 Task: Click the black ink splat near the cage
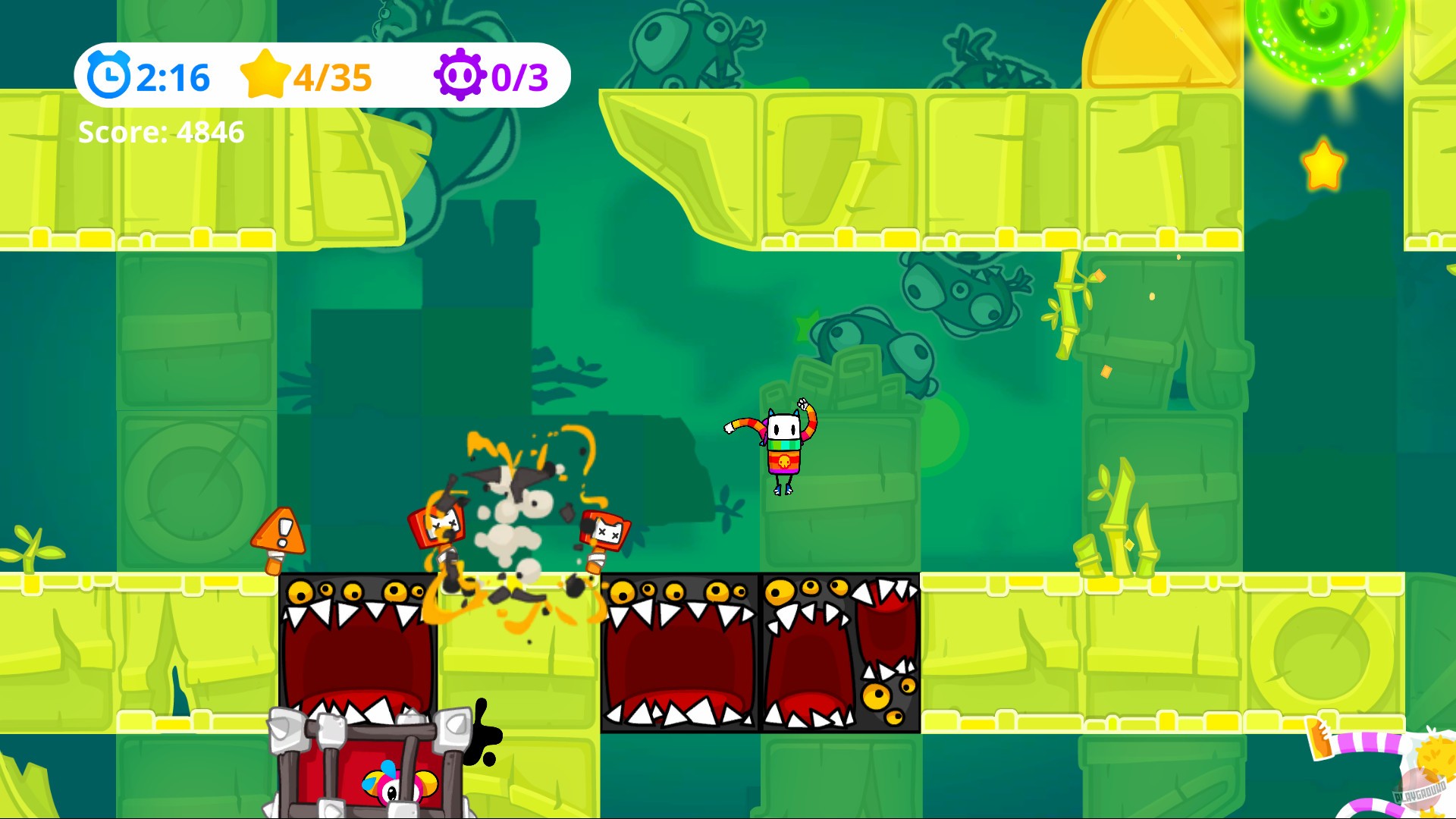point(482,732)
